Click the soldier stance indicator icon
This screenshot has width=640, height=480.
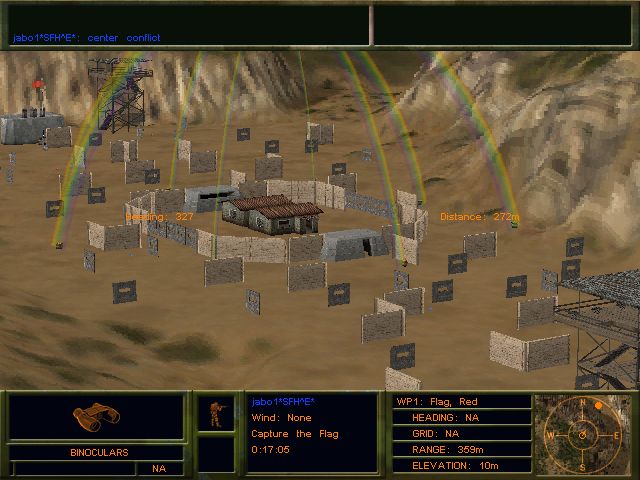pos(215,413)
